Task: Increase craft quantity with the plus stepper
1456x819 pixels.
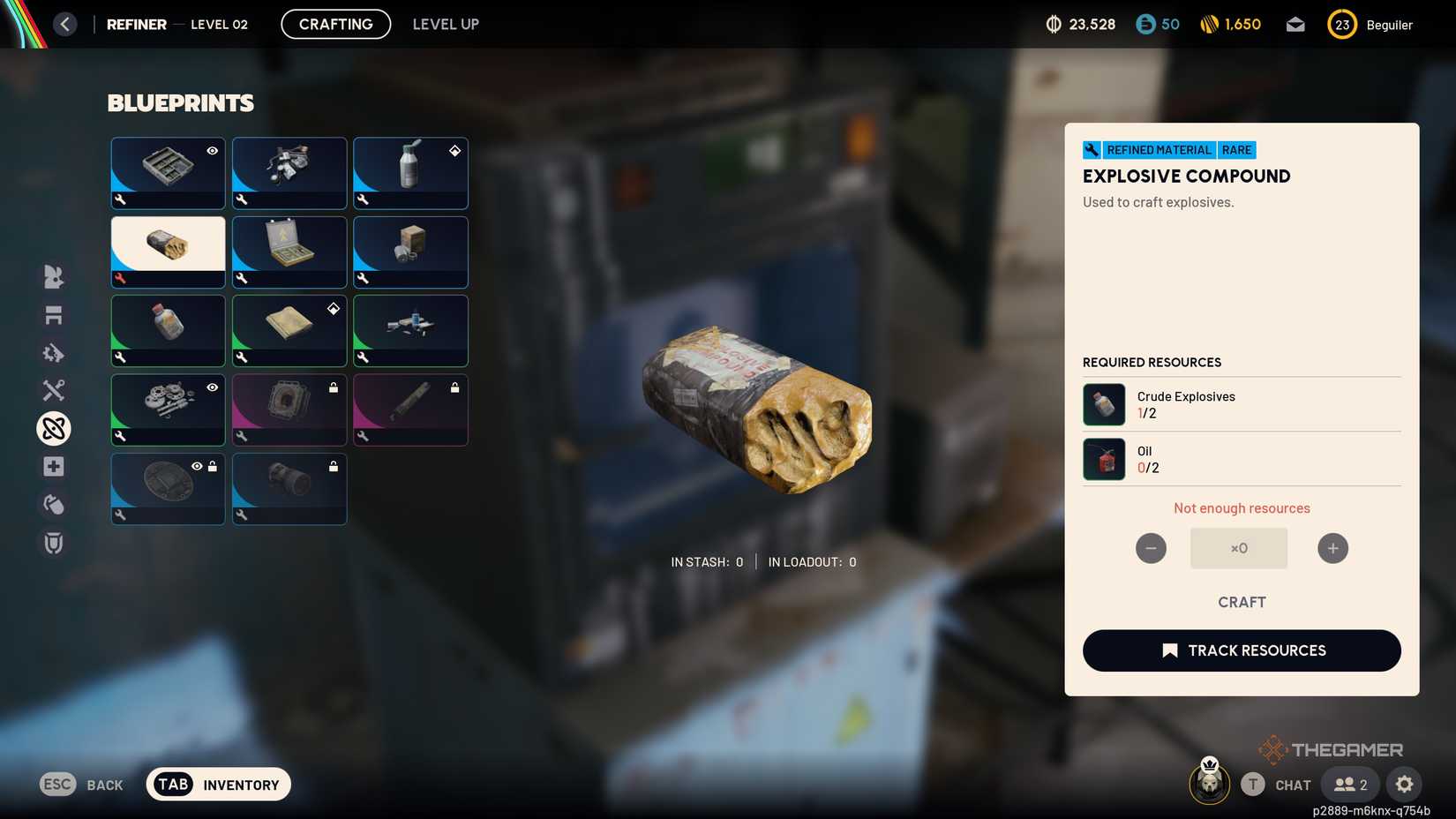Action: pos(1332,548)
